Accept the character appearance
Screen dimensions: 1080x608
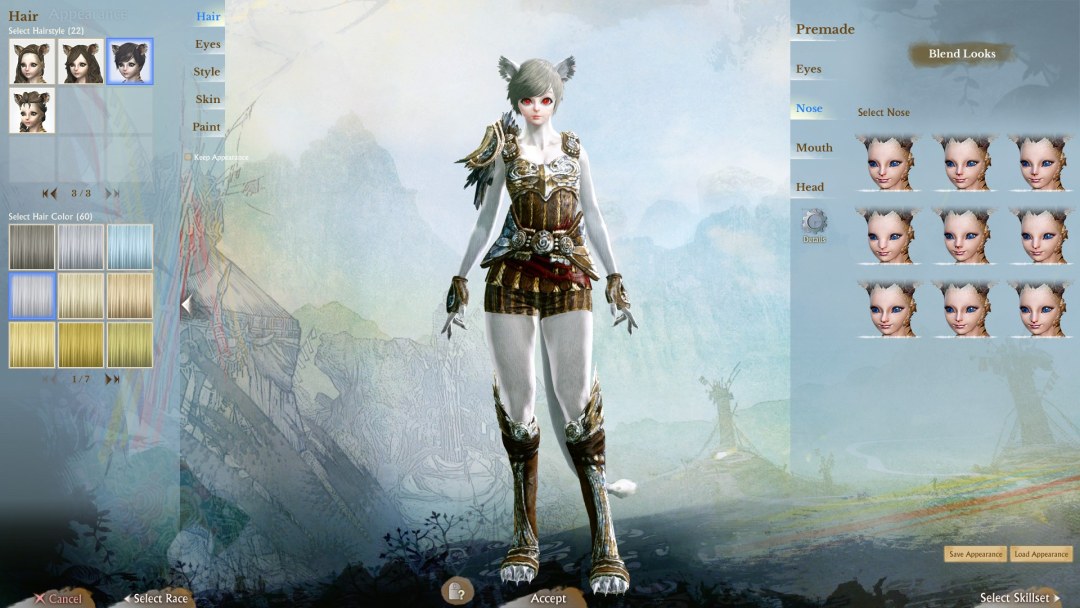pos(548,598)
